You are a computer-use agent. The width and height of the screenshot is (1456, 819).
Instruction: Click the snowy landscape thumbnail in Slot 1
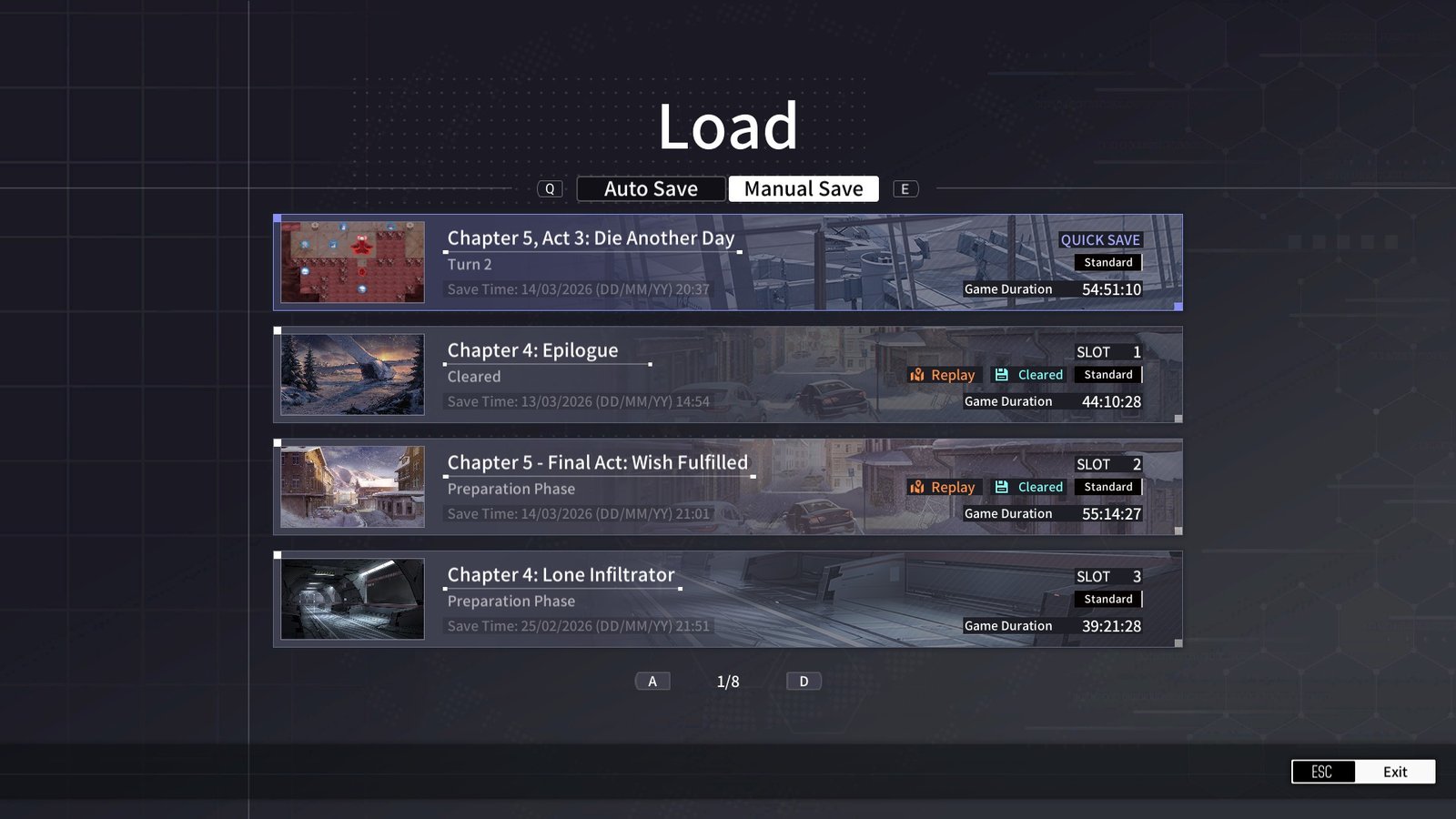point(353,374)
